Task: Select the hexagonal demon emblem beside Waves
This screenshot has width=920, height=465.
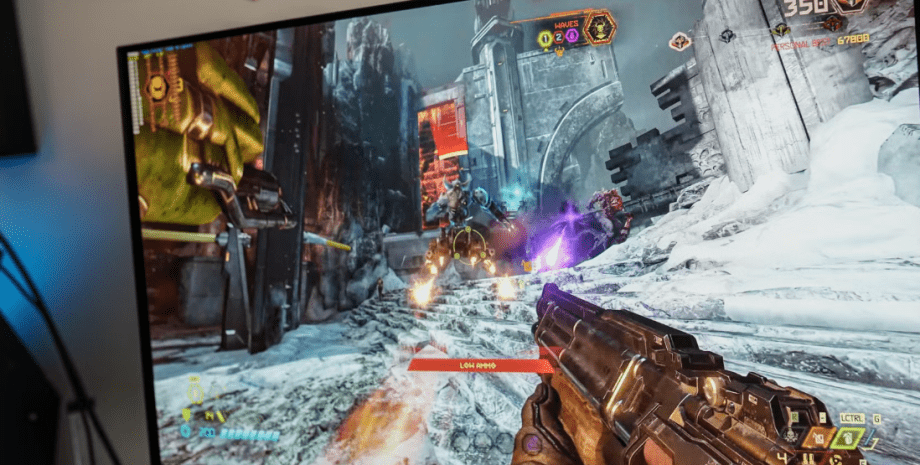Action: click(x=600, y=26)
